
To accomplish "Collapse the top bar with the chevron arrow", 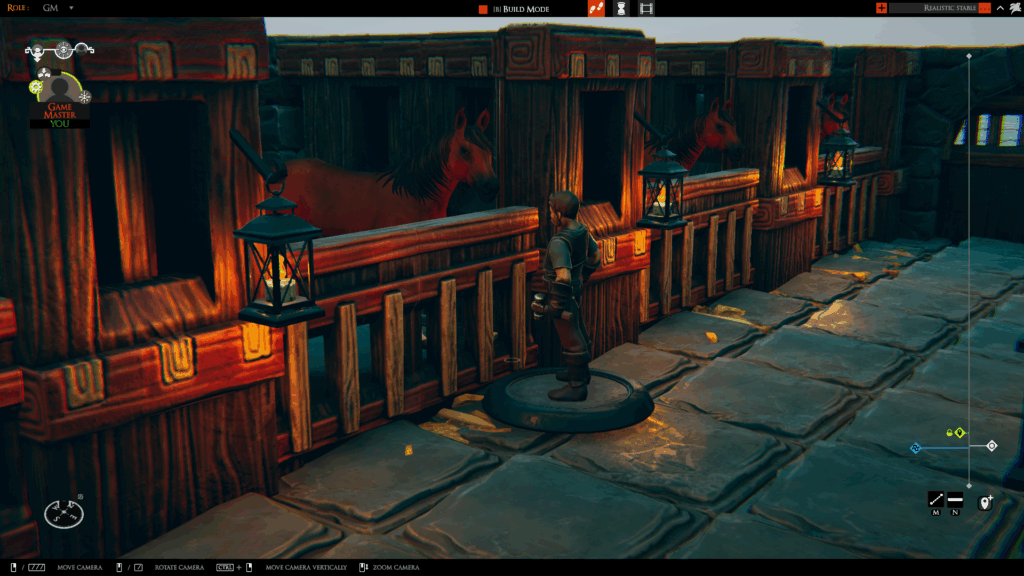I will pyautogui.click(x=1000, y=8).
